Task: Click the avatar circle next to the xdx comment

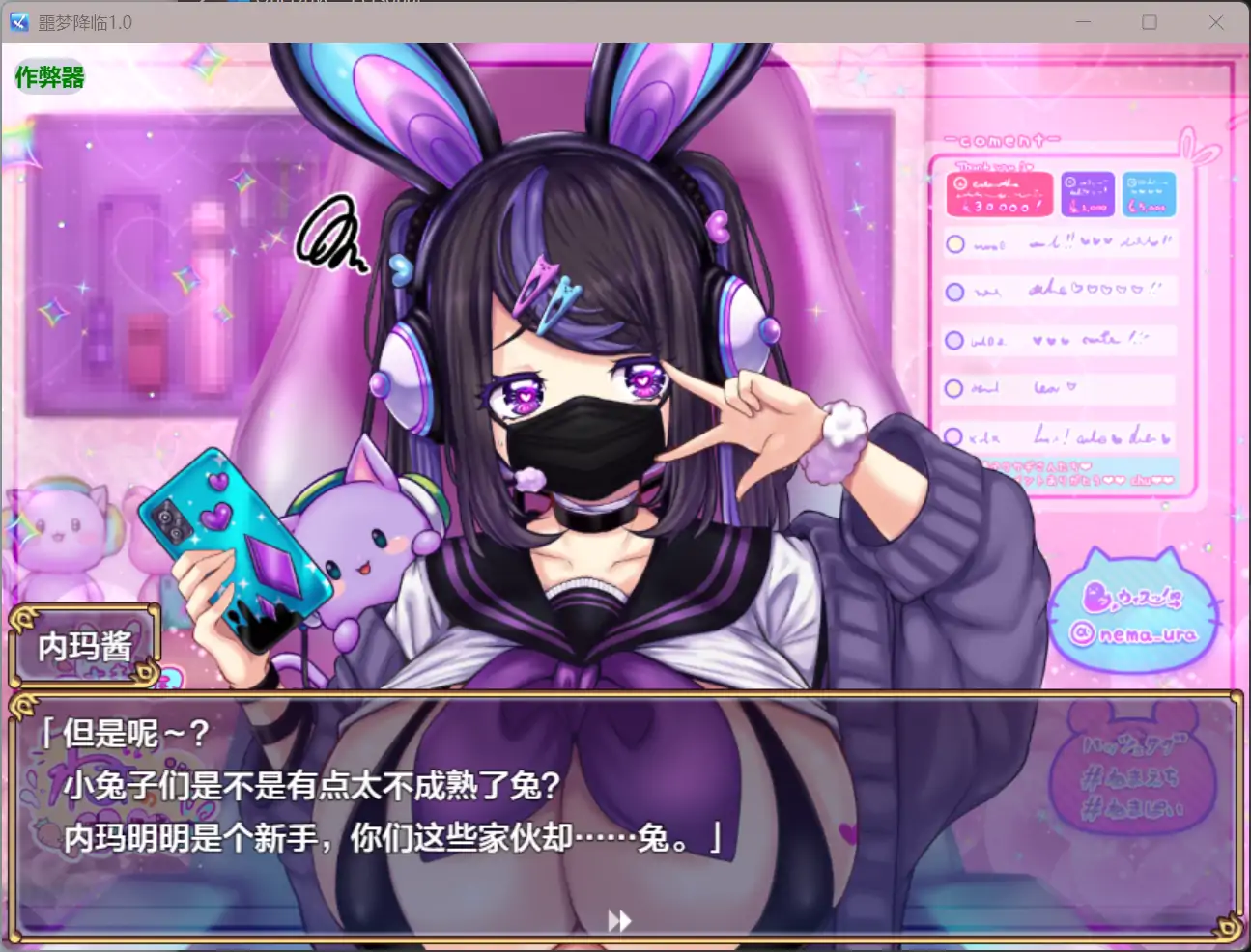Action: click(953, 436)
